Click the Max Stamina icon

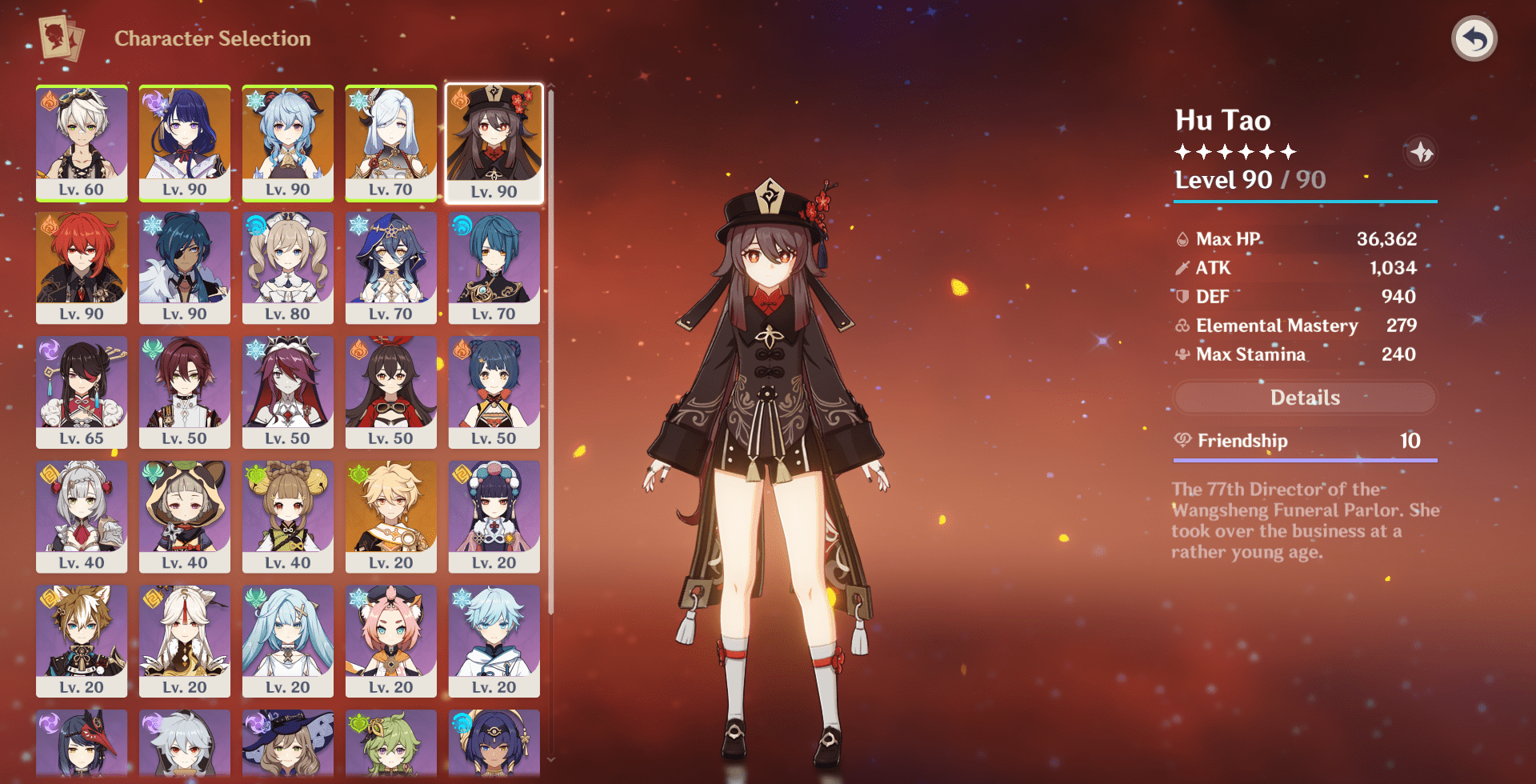(x=1182, y=354)
